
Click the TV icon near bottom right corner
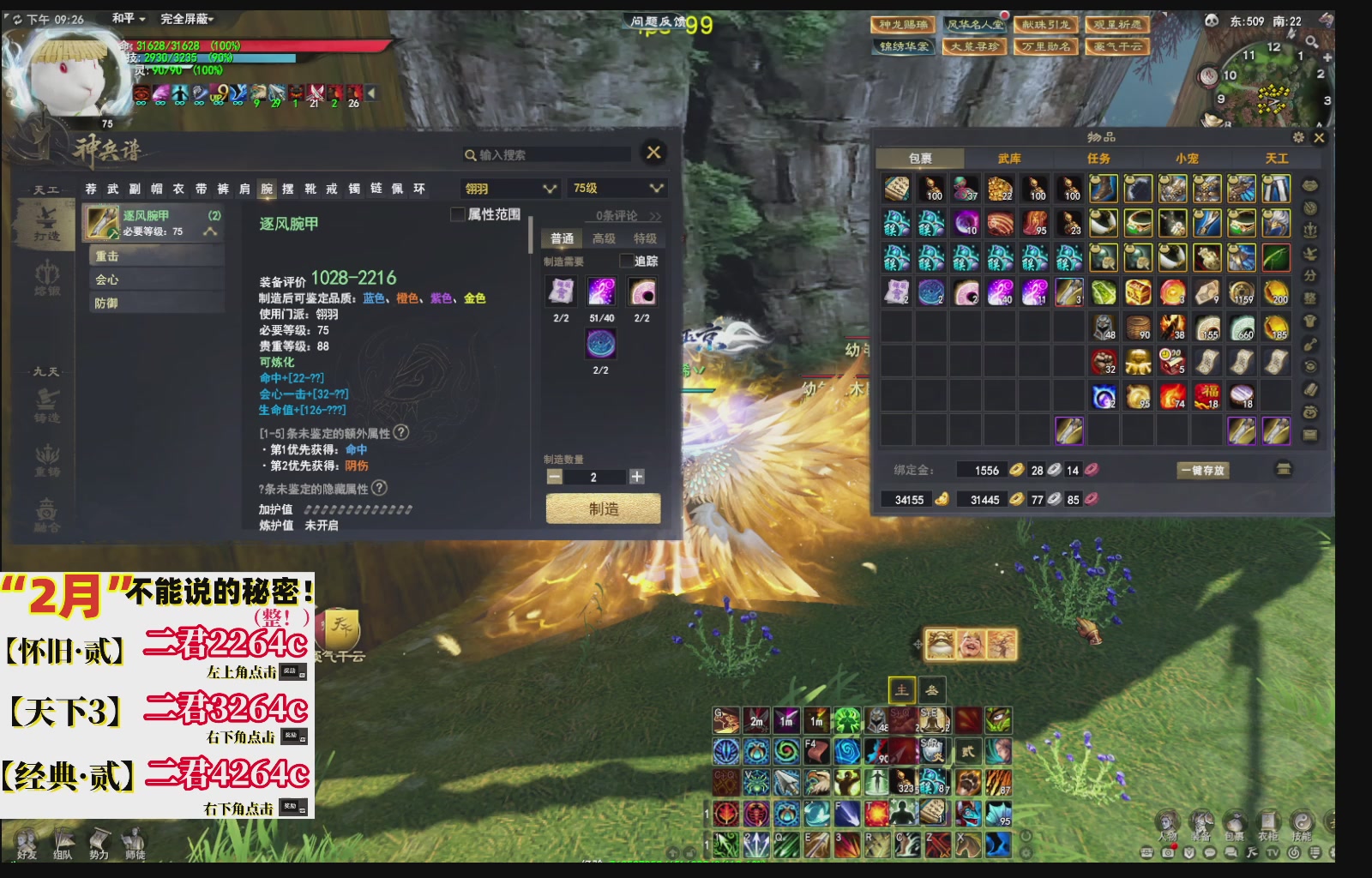(1273, 852)
